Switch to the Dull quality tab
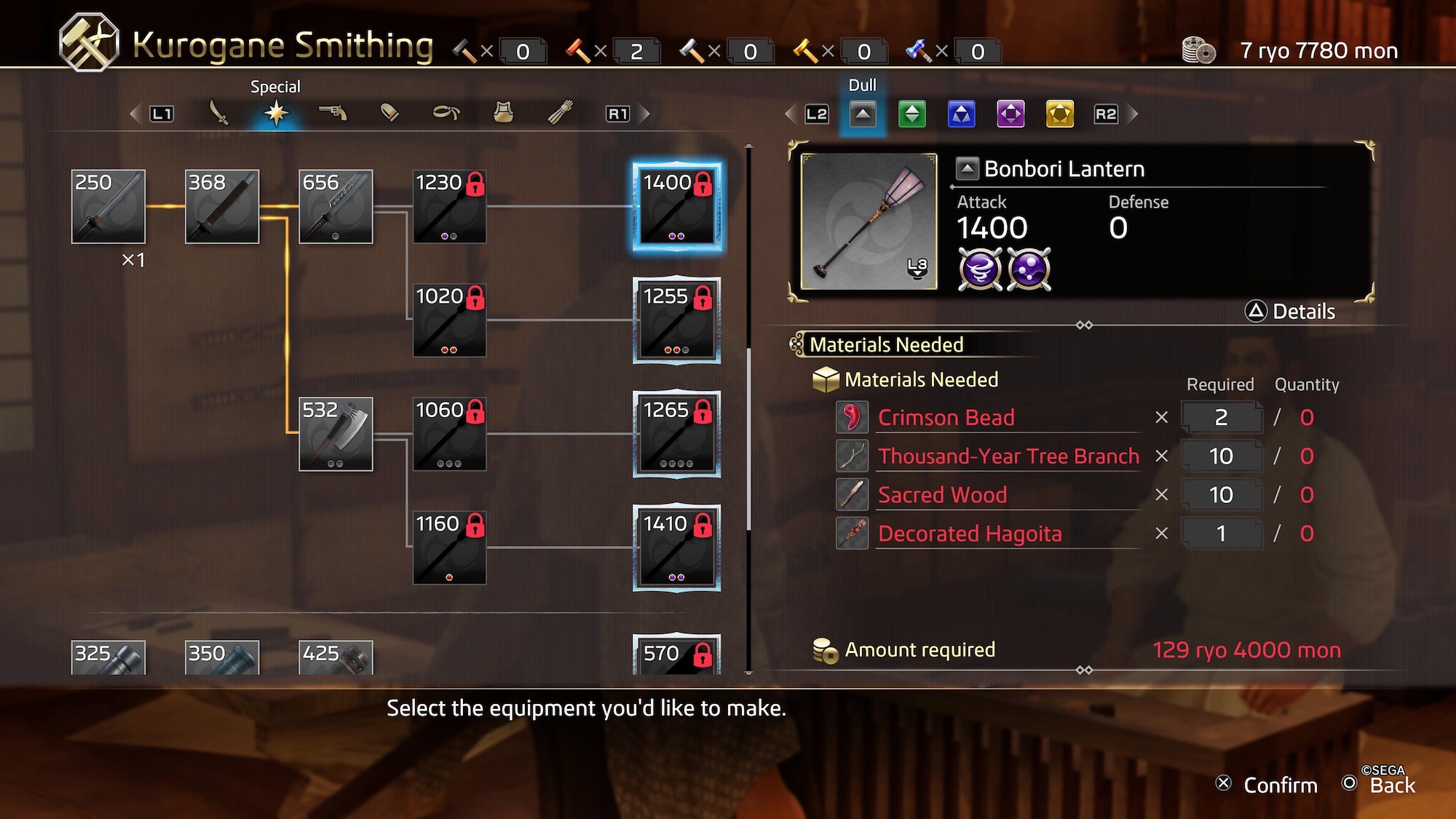1456x819 pixels. tap(863, 114)
